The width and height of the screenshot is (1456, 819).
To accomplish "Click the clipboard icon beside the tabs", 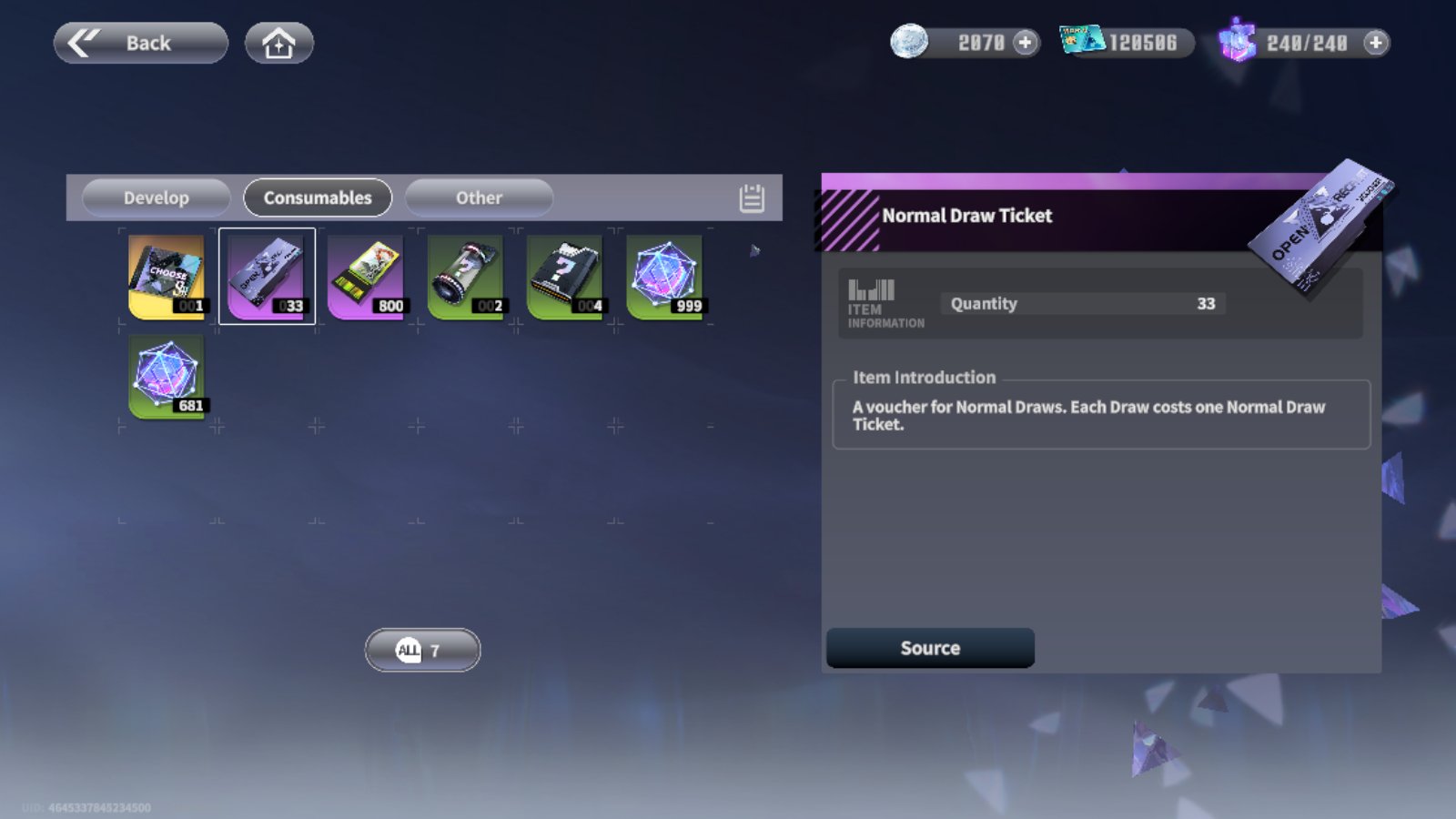I will pyautogui.click(x=752, y=198).
